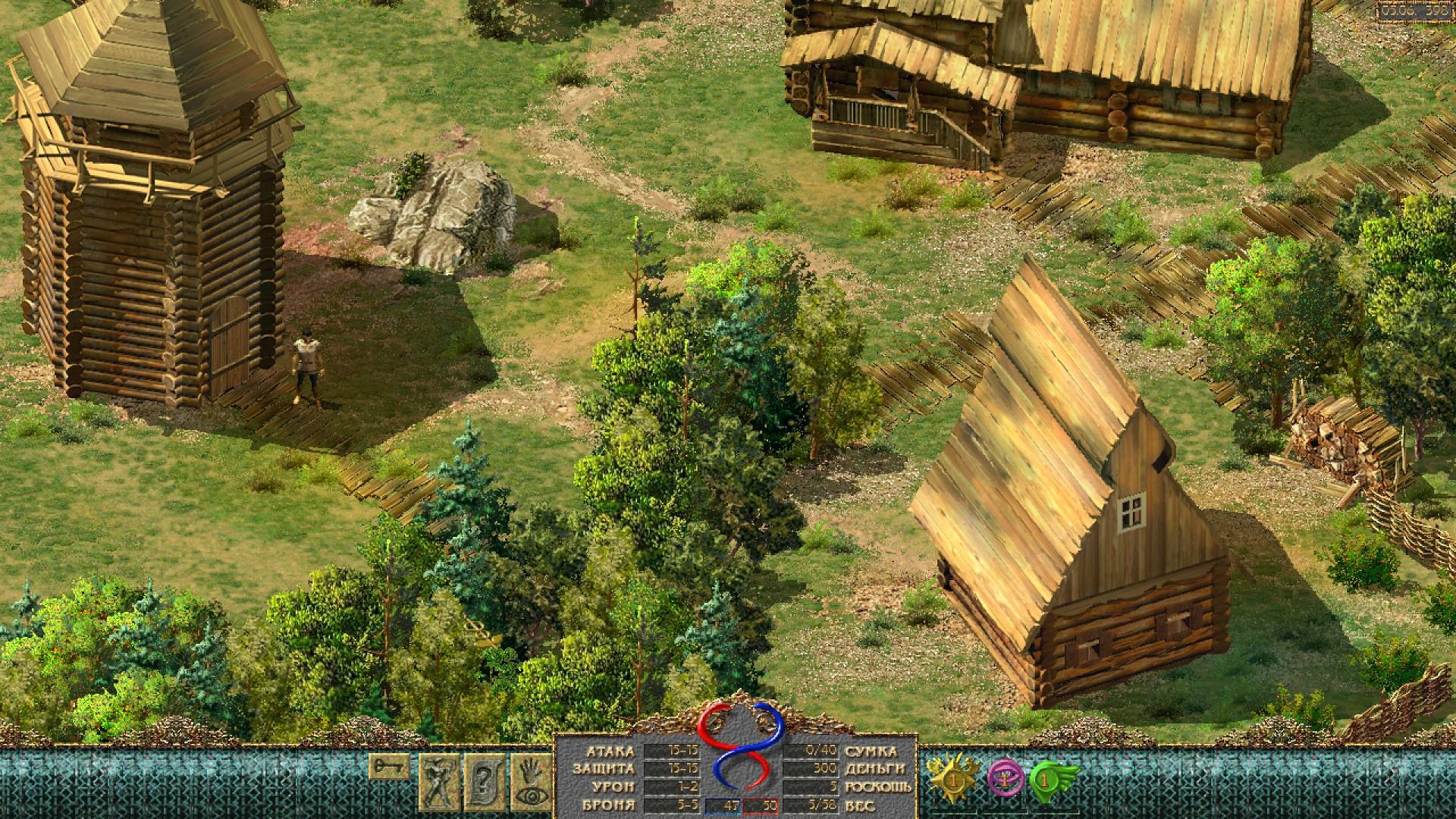This screenshot has height=819, width=1456.
Task: Click the gold star level emblem
Action: coord(952,779)
